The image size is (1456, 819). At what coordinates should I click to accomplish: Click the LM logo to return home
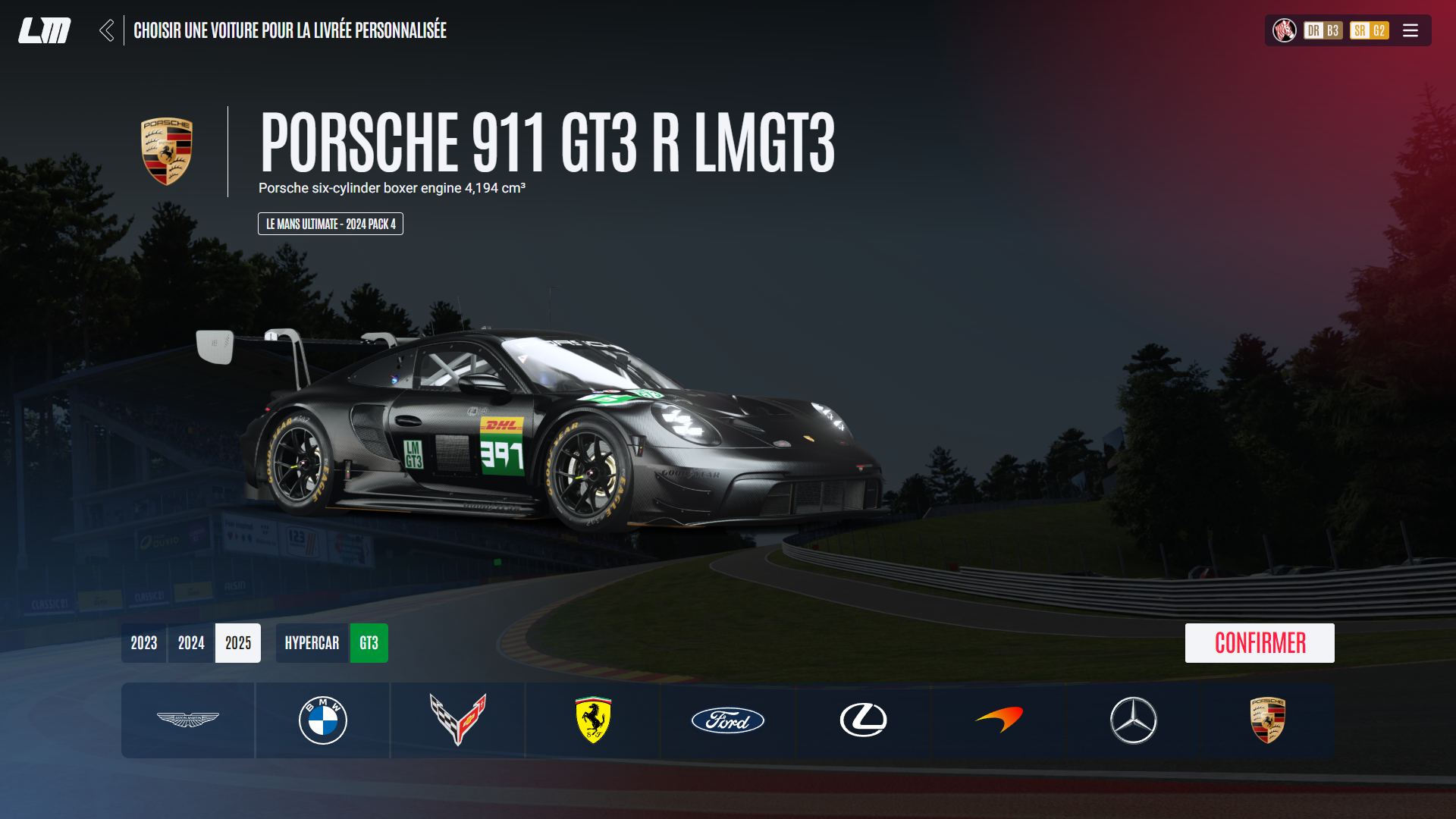point(45,30)
